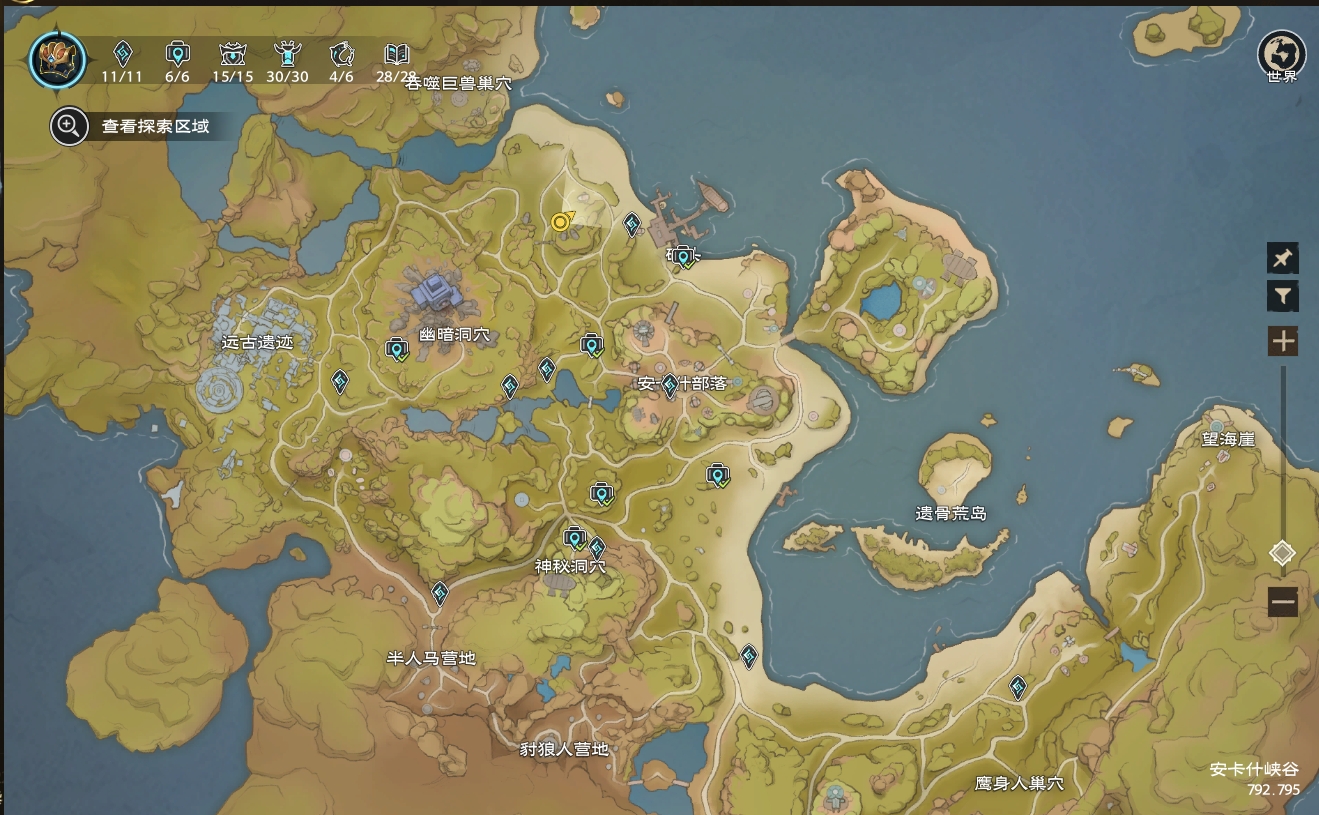Select the 遗骨荒岛 island label
1319x815 pixels.
click(x=951, y=513)
